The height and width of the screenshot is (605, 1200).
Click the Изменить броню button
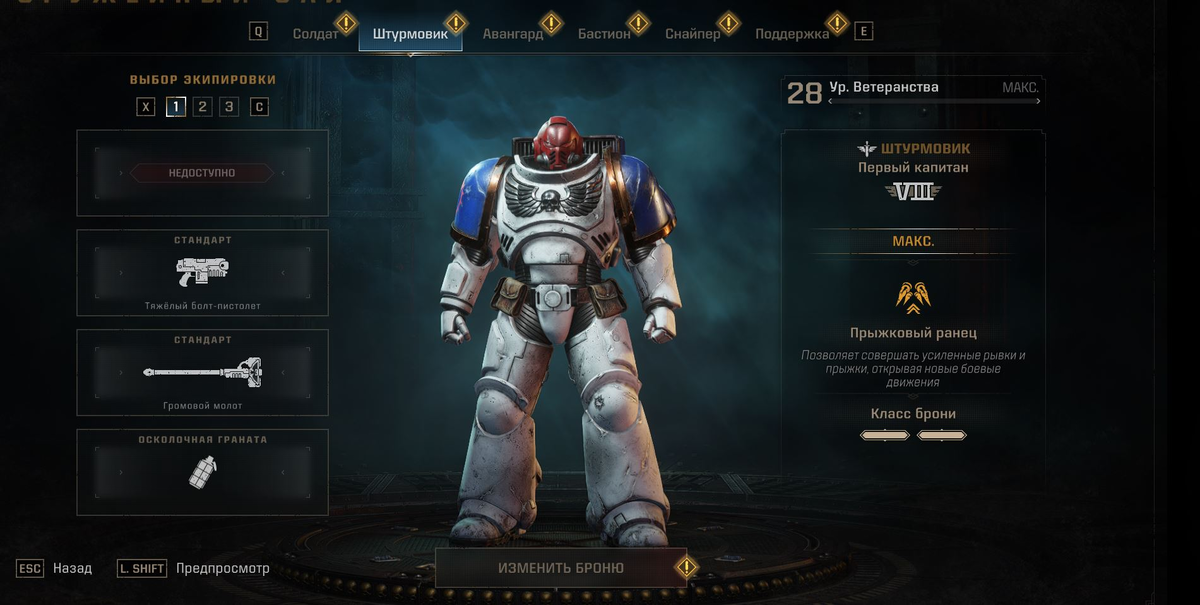pyautogui.click(x=561, y=568)
